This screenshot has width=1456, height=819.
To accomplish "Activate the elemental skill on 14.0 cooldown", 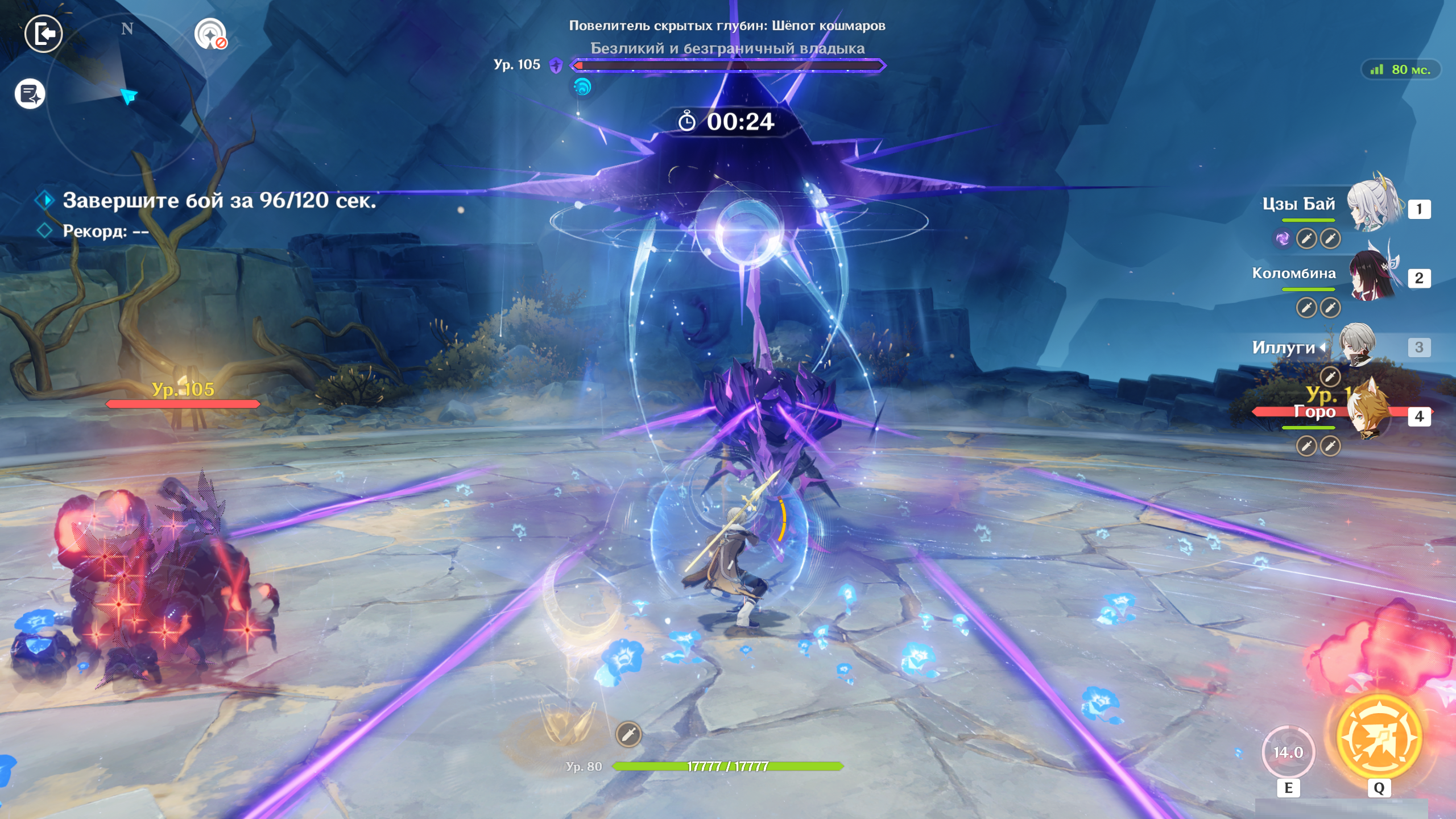I will (1288, 752).
